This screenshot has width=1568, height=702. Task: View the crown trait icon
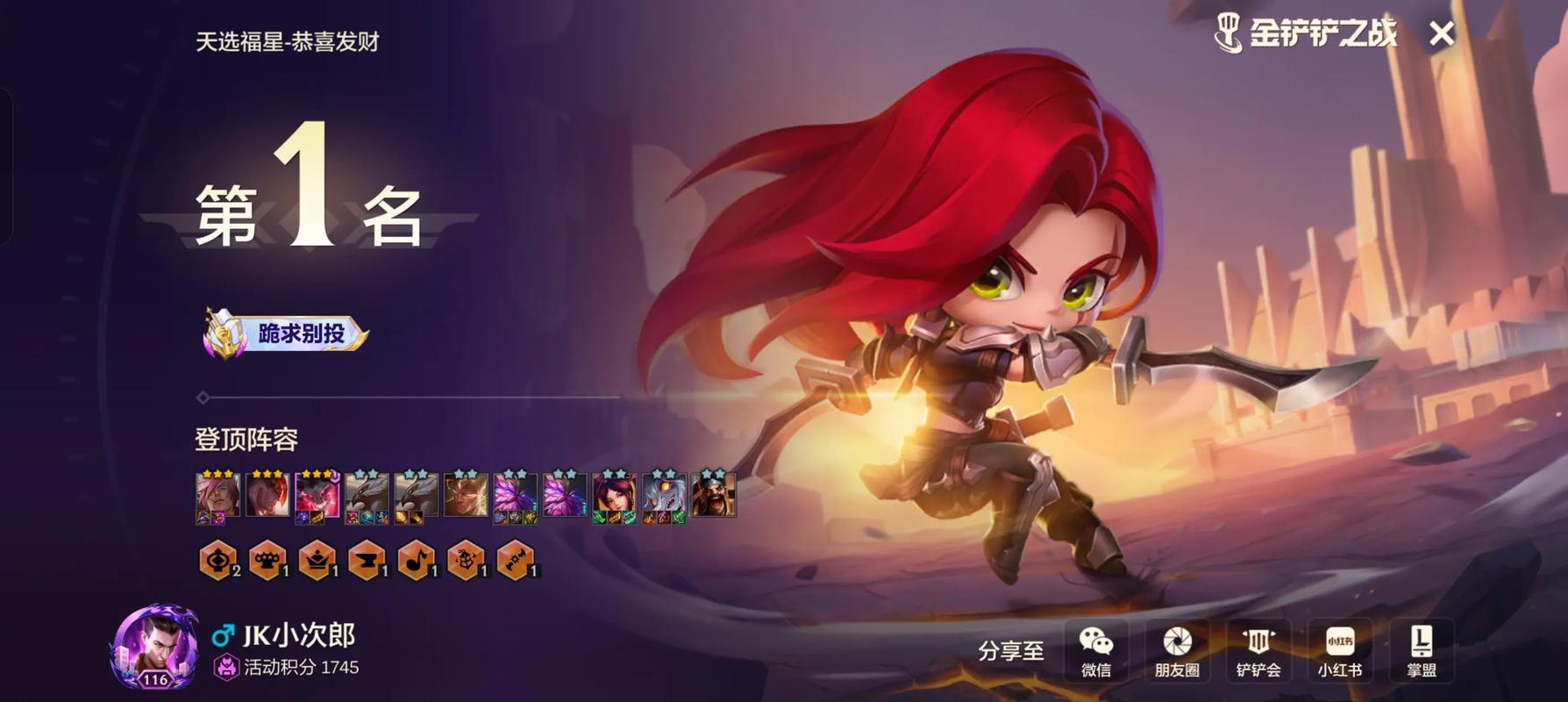[317, 560]
